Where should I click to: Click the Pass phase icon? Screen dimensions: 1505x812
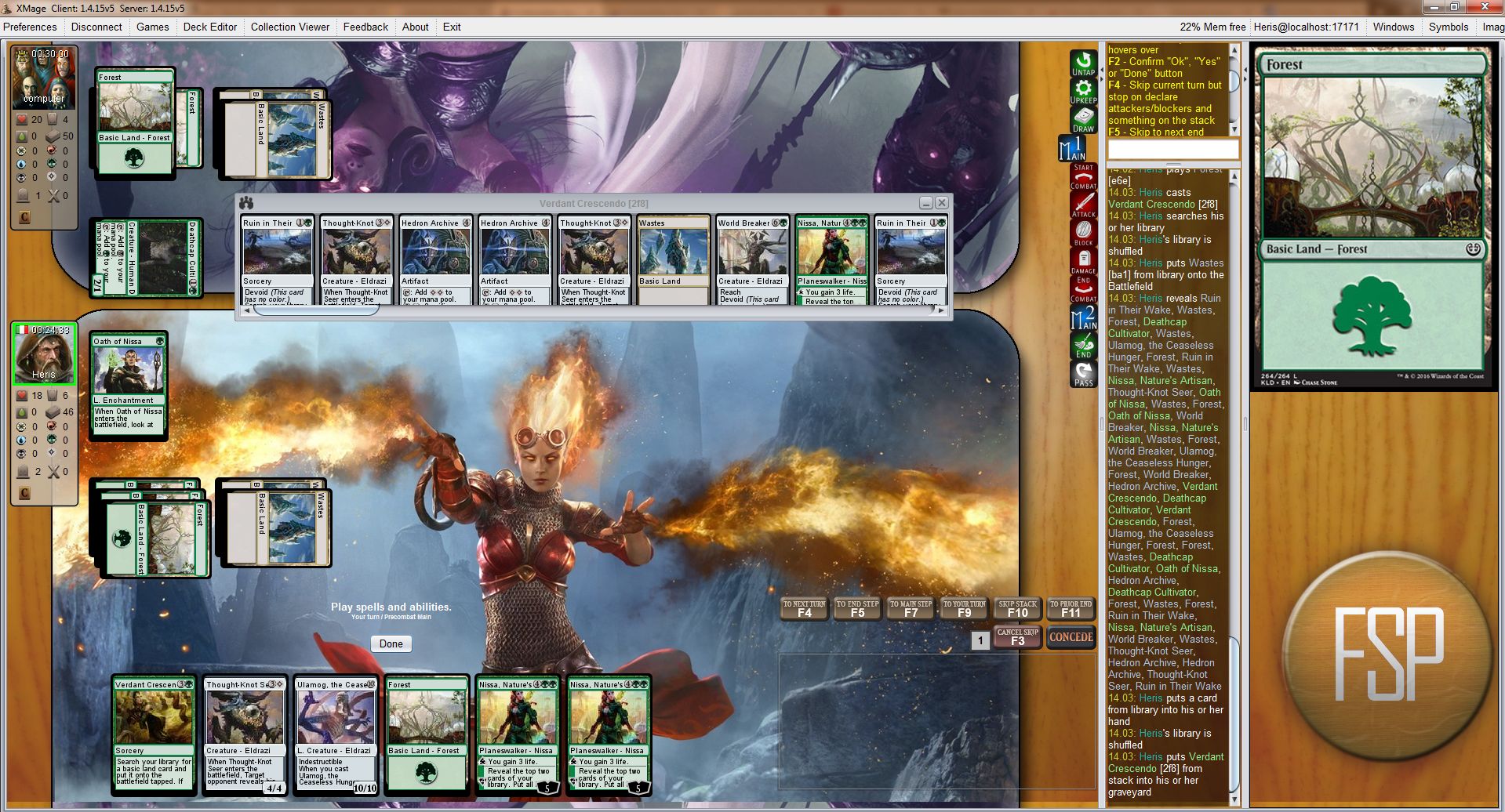pyautogui.click(x=1083, y=374)
